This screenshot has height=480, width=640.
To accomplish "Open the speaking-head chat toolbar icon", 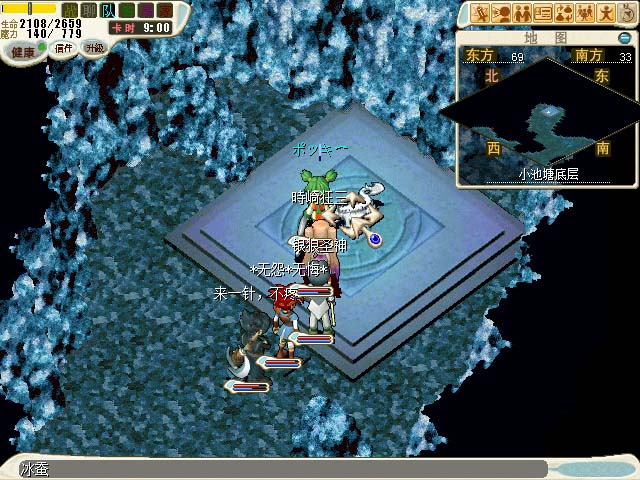I will [501, 13].
